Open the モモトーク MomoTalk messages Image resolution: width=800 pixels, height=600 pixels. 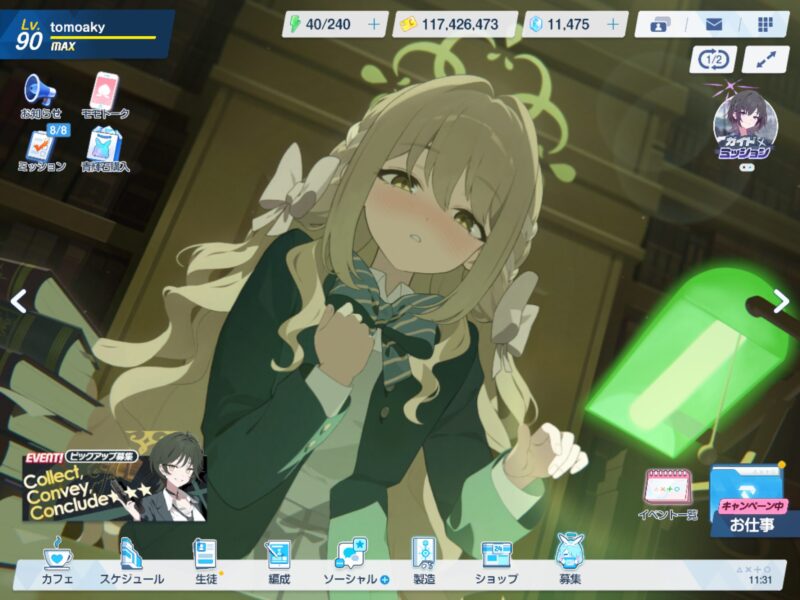coord(105,94)
